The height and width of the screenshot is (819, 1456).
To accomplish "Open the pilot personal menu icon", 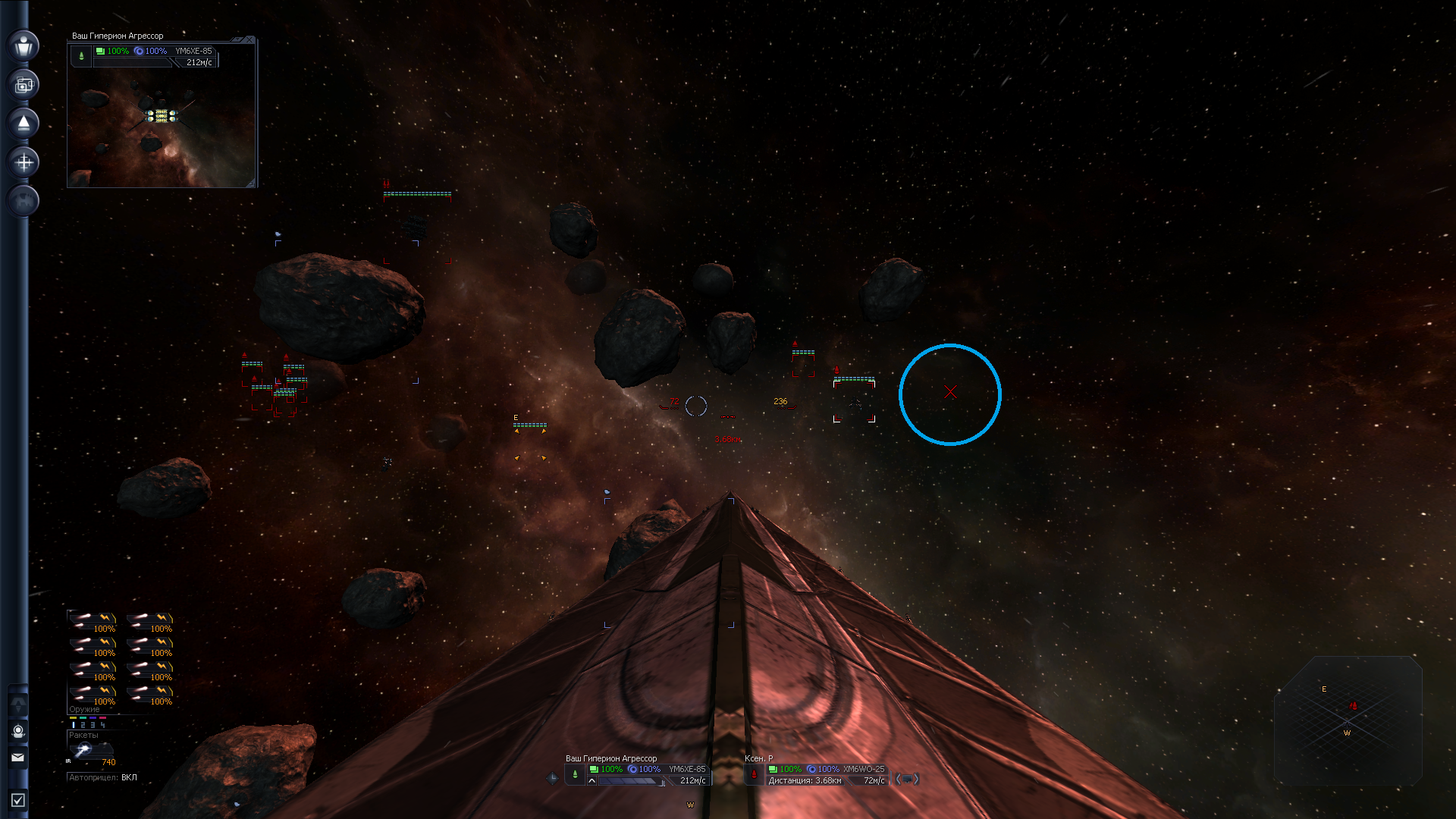I will [x=24, y=45].
